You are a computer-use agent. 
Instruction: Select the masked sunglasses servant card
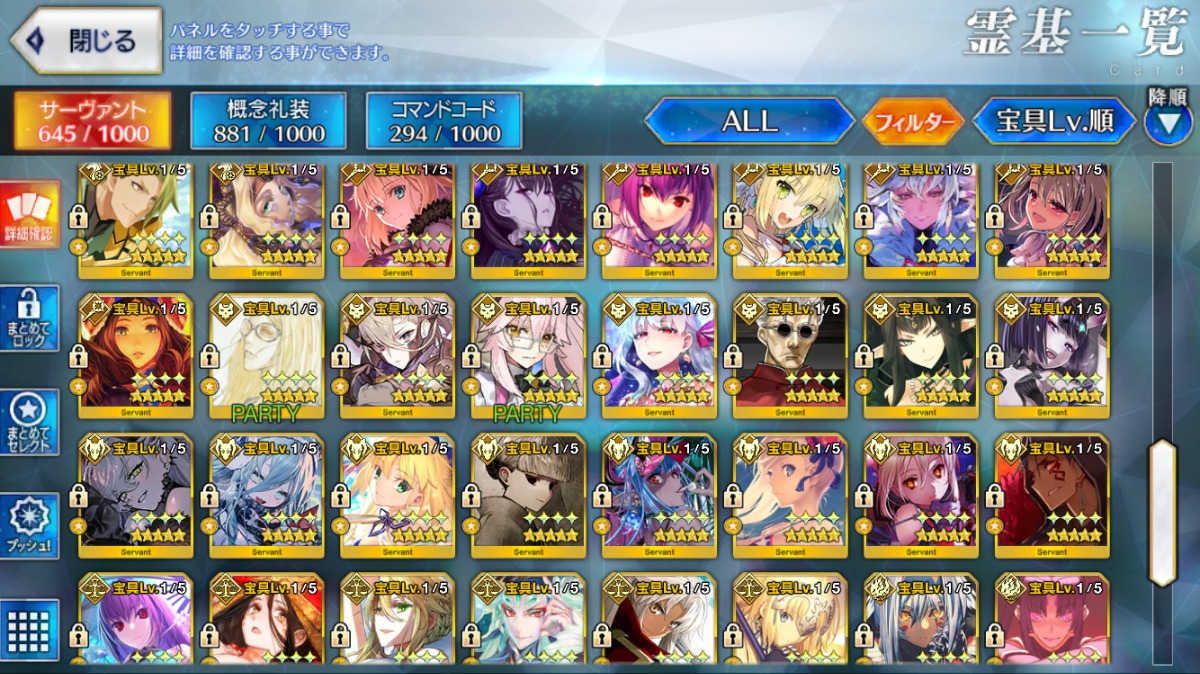point(789,355)
